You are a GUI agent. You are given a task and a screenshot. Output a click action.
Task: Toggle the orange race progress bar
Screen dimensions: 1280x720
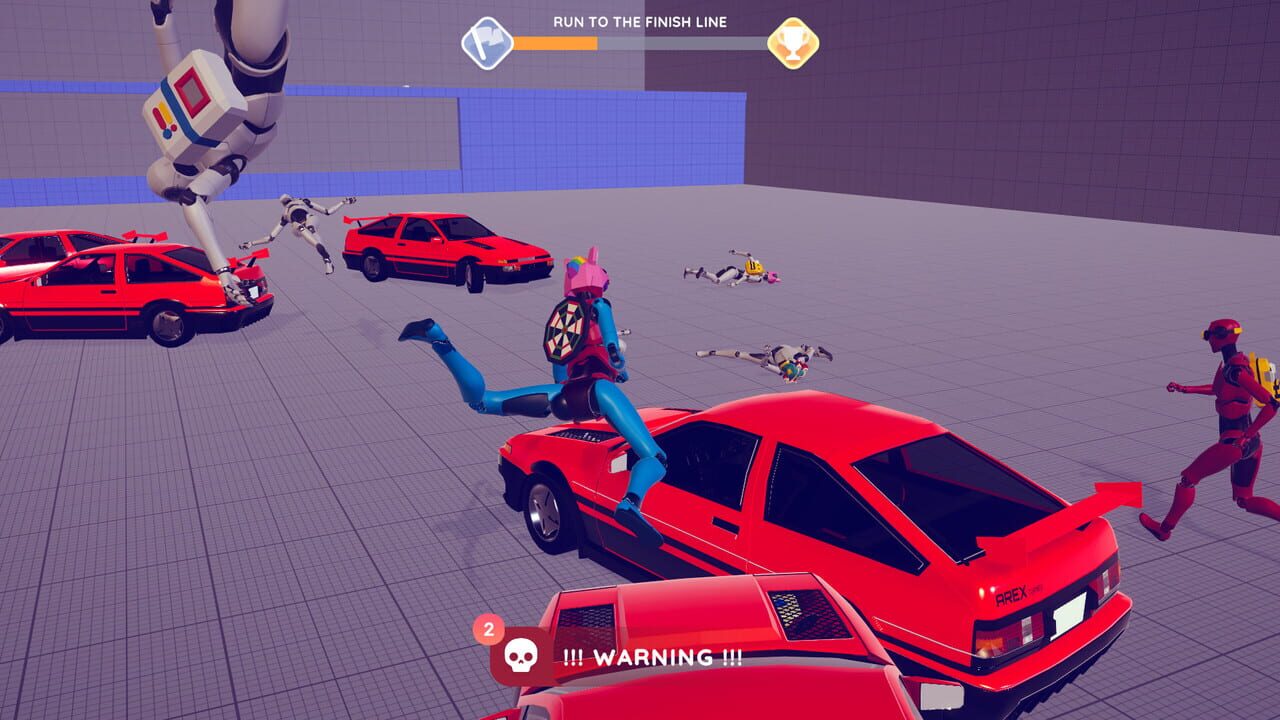[x=558, y=41]
